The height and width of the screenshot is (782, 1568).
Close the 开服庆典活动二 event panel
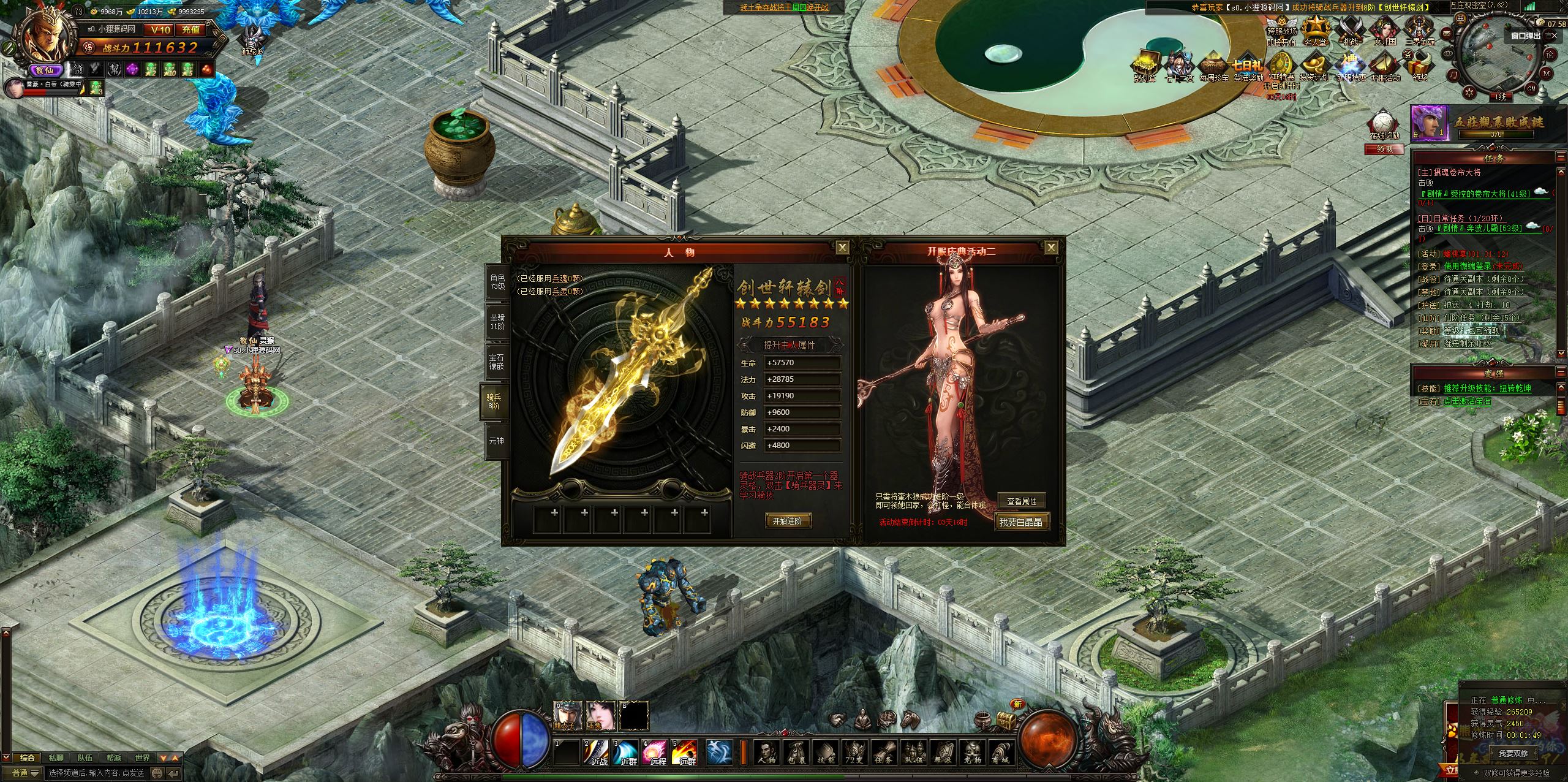tap(1051, 248)
